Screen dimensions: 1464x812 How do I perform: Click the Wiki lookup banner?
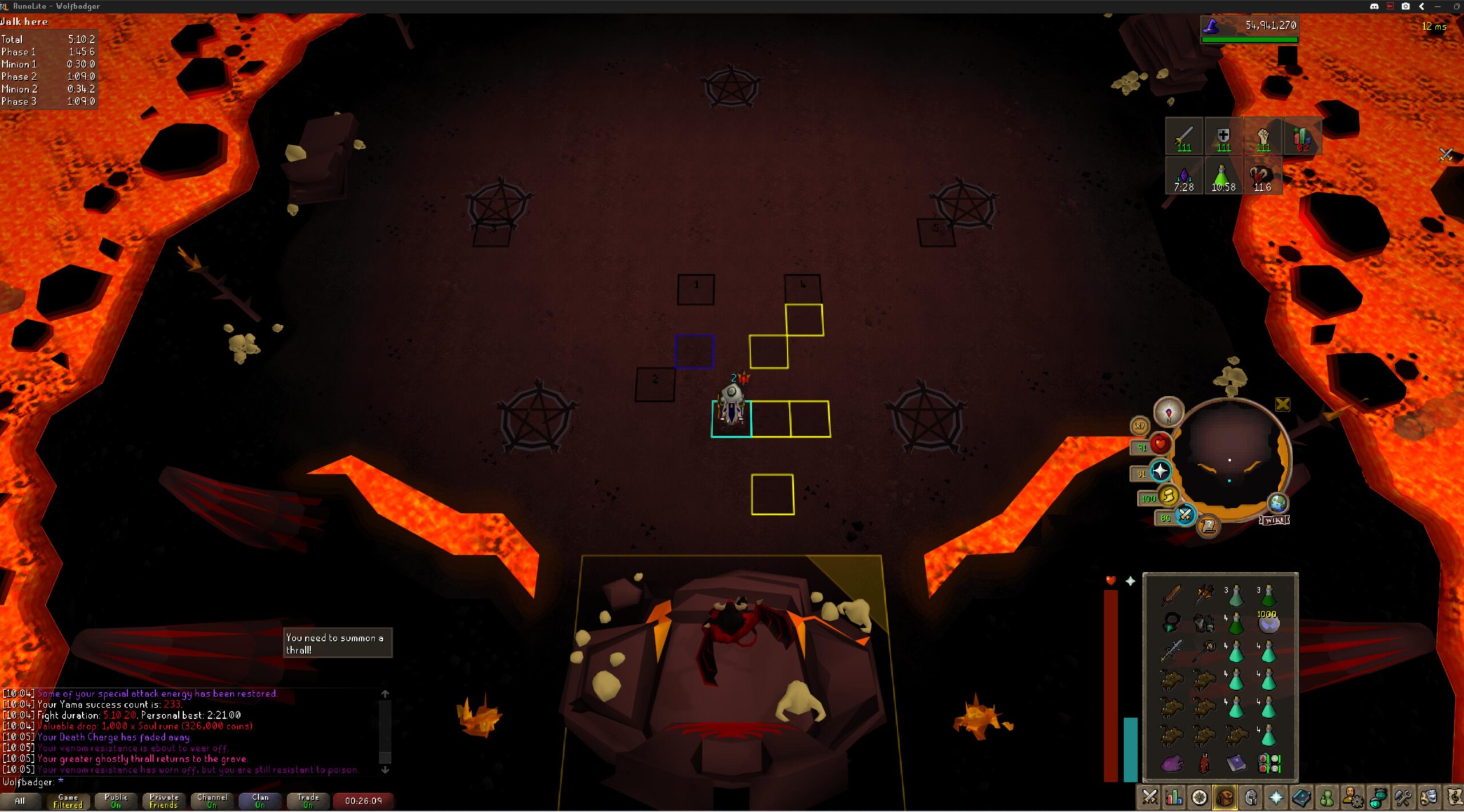[x=1274, y=520]
